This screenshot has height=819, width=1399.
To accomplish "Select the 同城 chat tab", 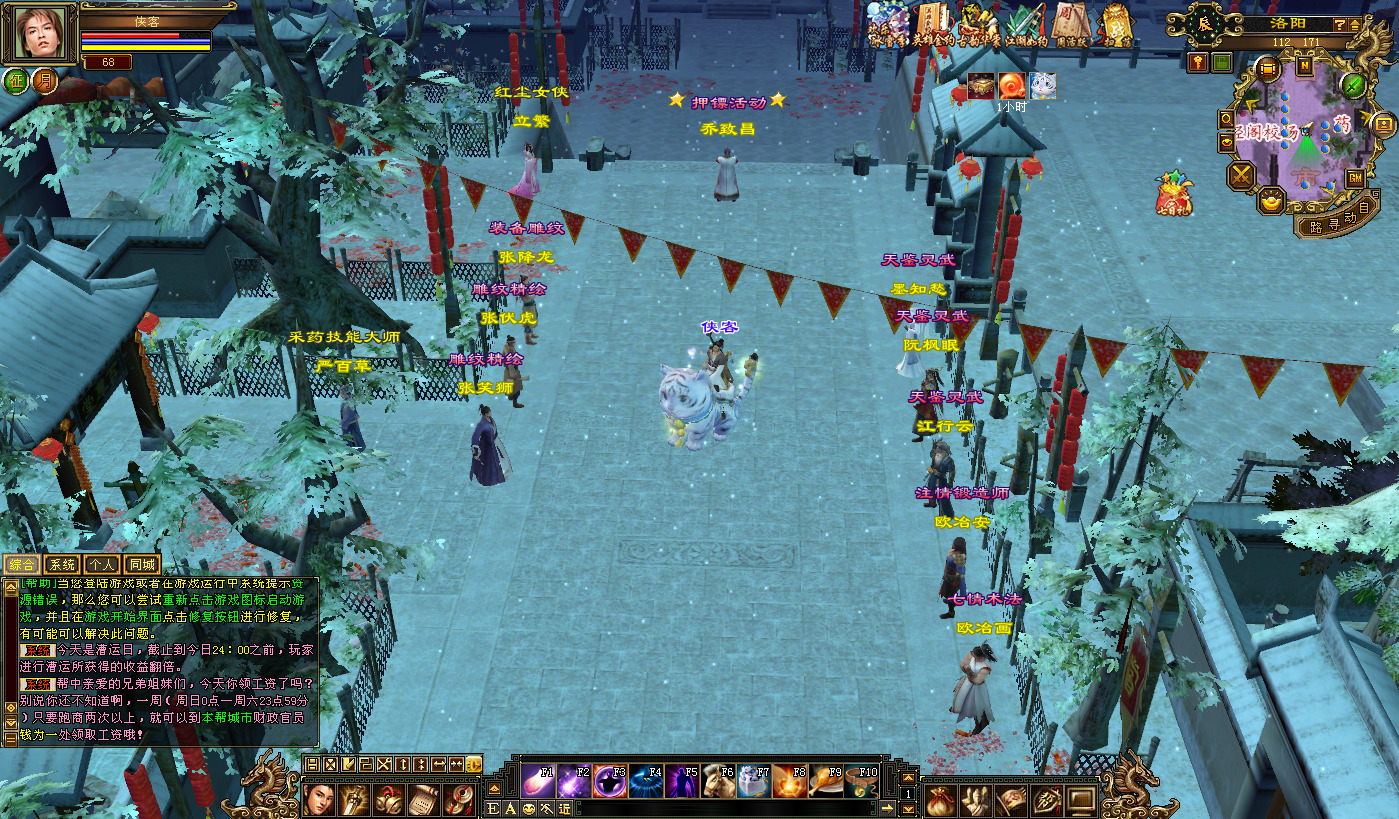I will (x=141, y=565).
